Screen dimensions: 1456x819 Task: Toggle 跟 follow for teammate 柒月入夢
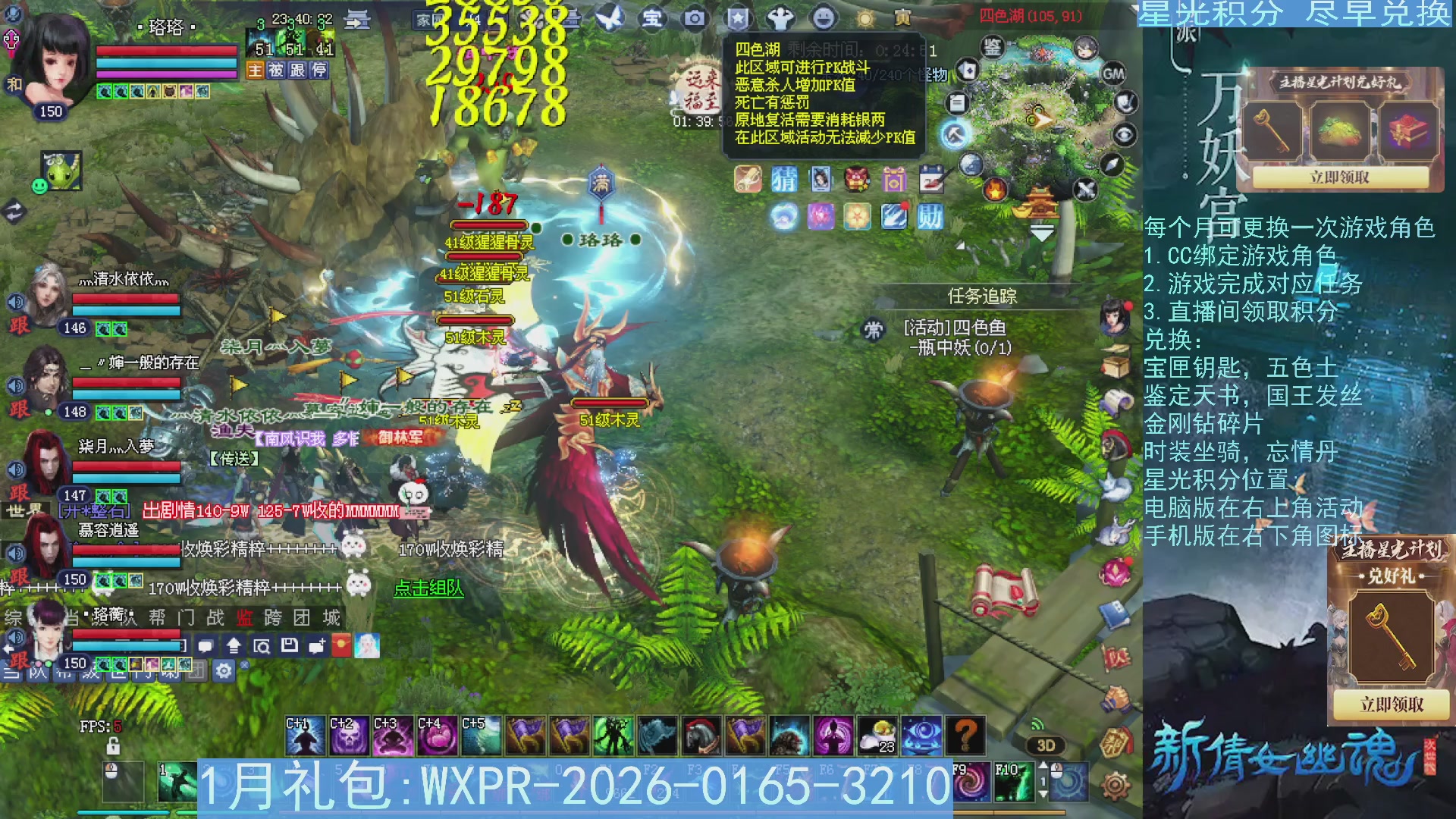tap(19, 493)
